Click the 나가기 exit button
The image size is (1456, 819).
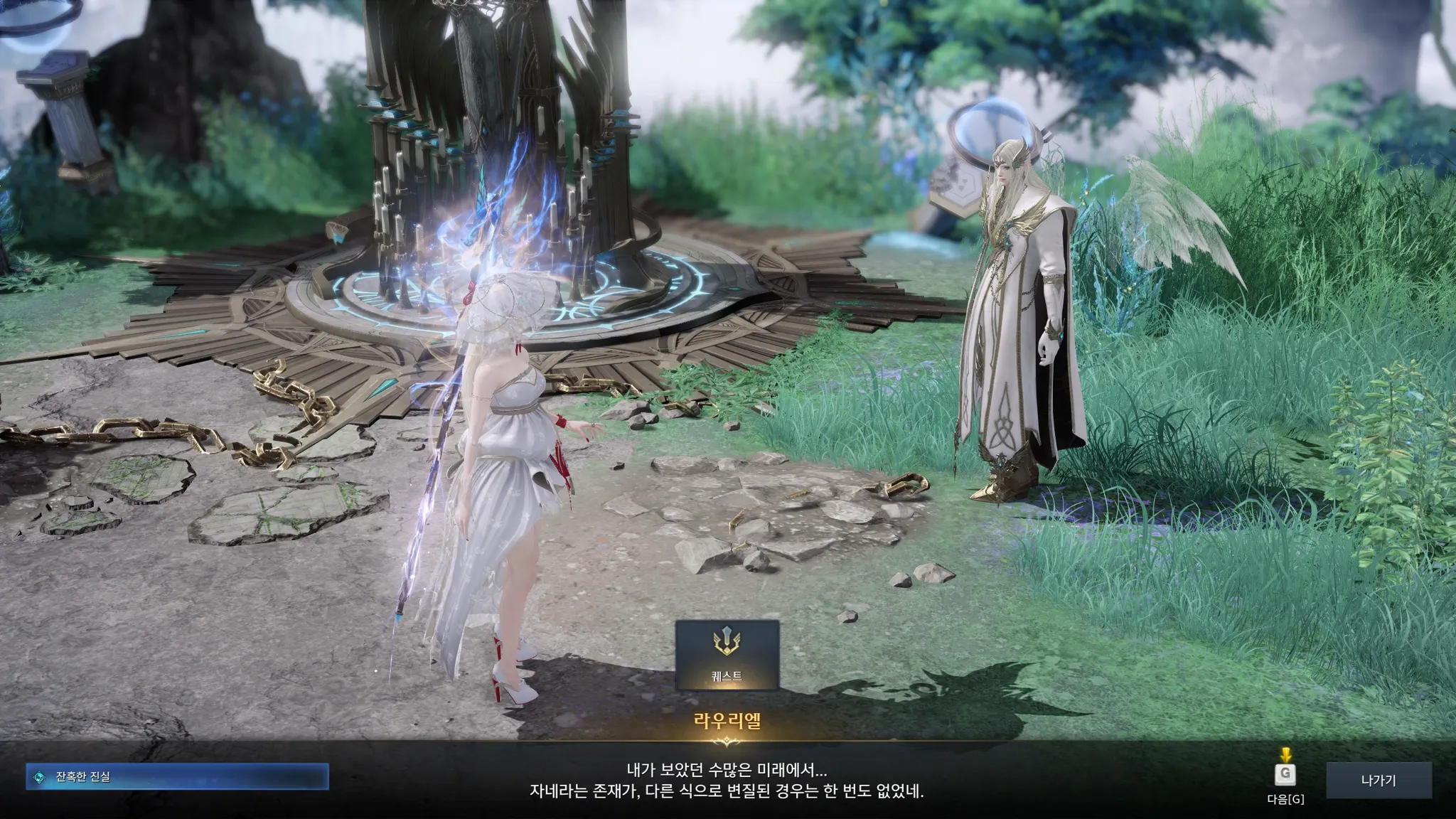[1378, 780]
